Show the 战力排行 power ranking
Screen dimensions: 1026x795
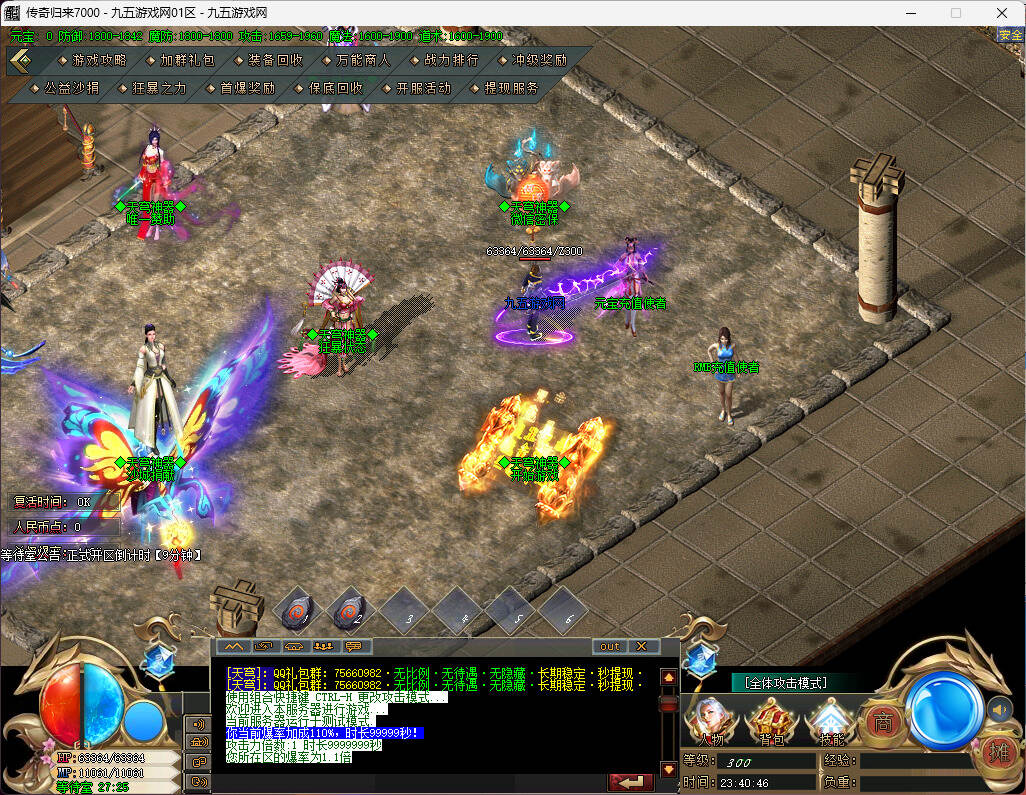click(451, 60)
